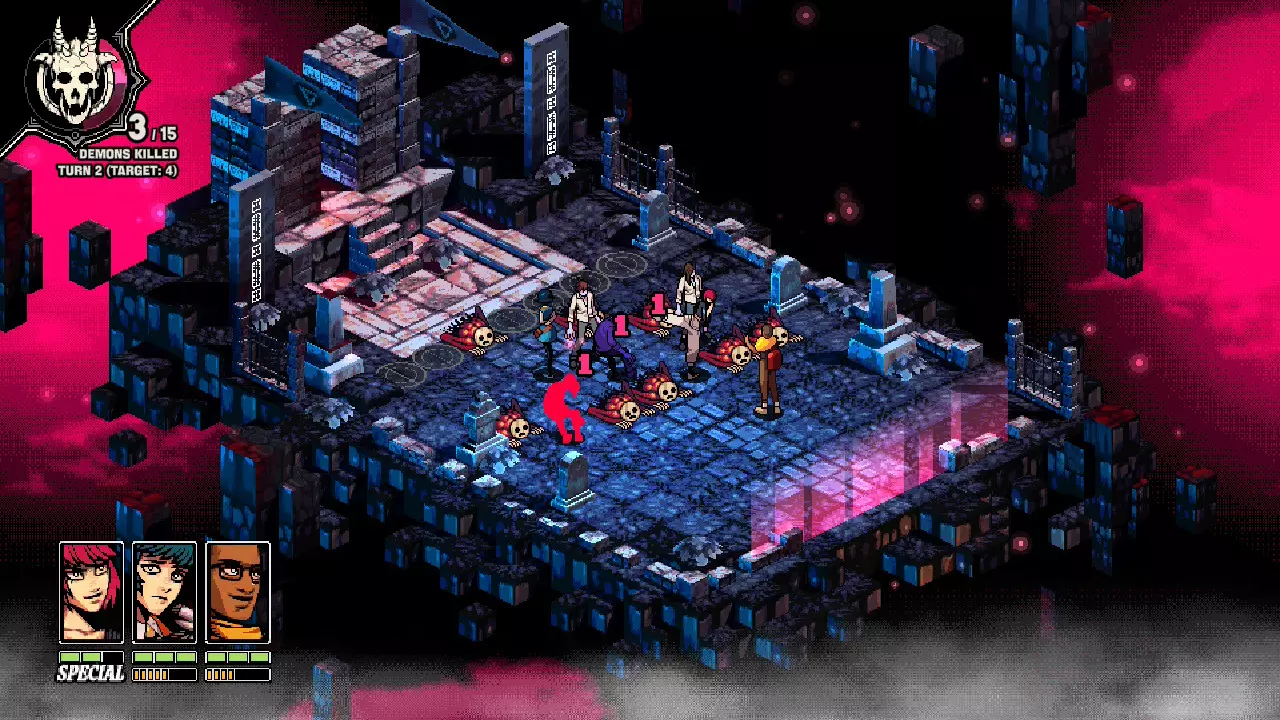This screenshot has height=720, width=1280.
Task: Choose the teal-haired character portrait
Action: tap(164, 592)
